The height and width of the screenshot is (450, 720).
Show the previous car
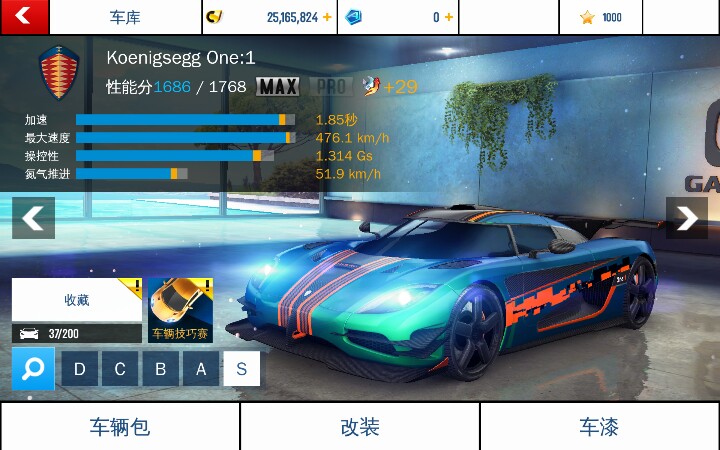pos(33,218)
